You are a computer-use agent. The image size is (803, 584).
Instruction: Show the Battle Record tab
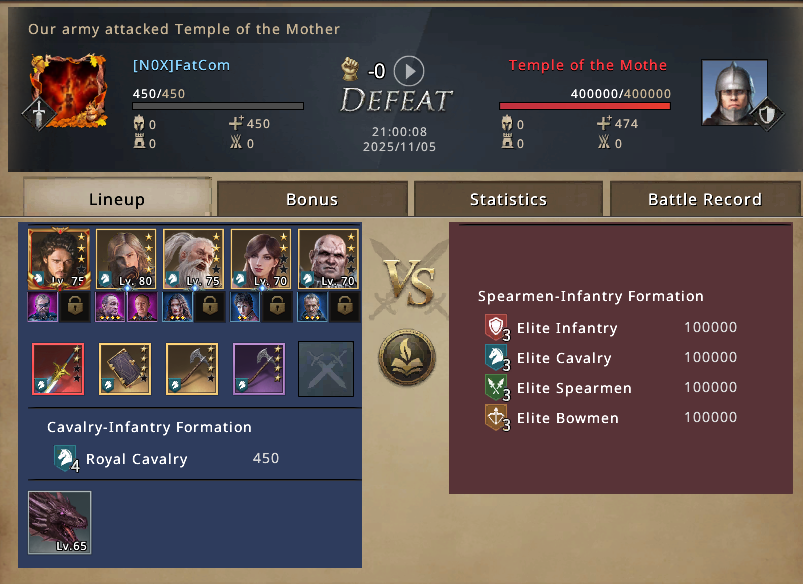pyautogui.click(x=704, y=199)
